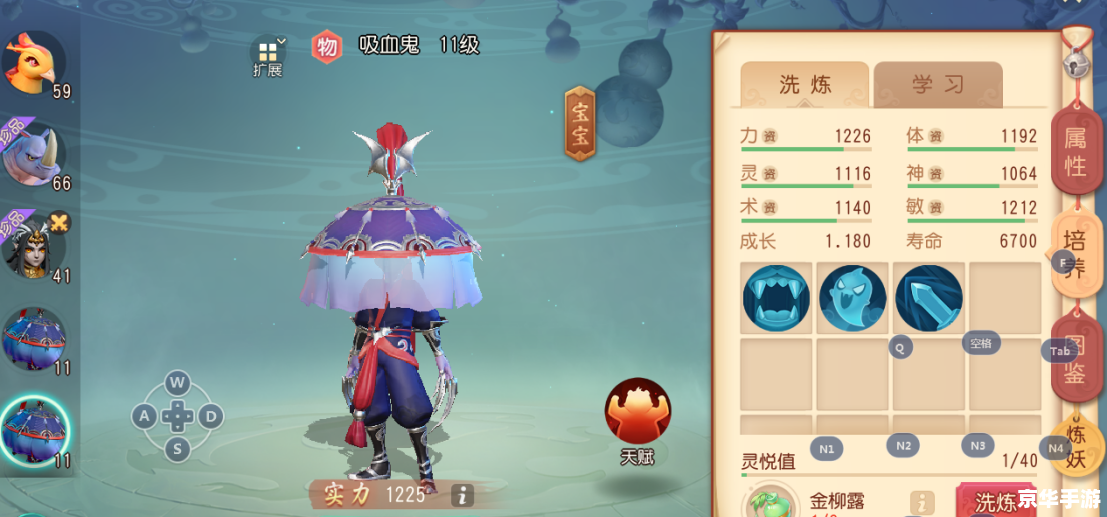Image resolution: width=1107 pixels, height=517 pixels.
Task: Open the 炼妖 side tab
Action: coord(1076,445)
